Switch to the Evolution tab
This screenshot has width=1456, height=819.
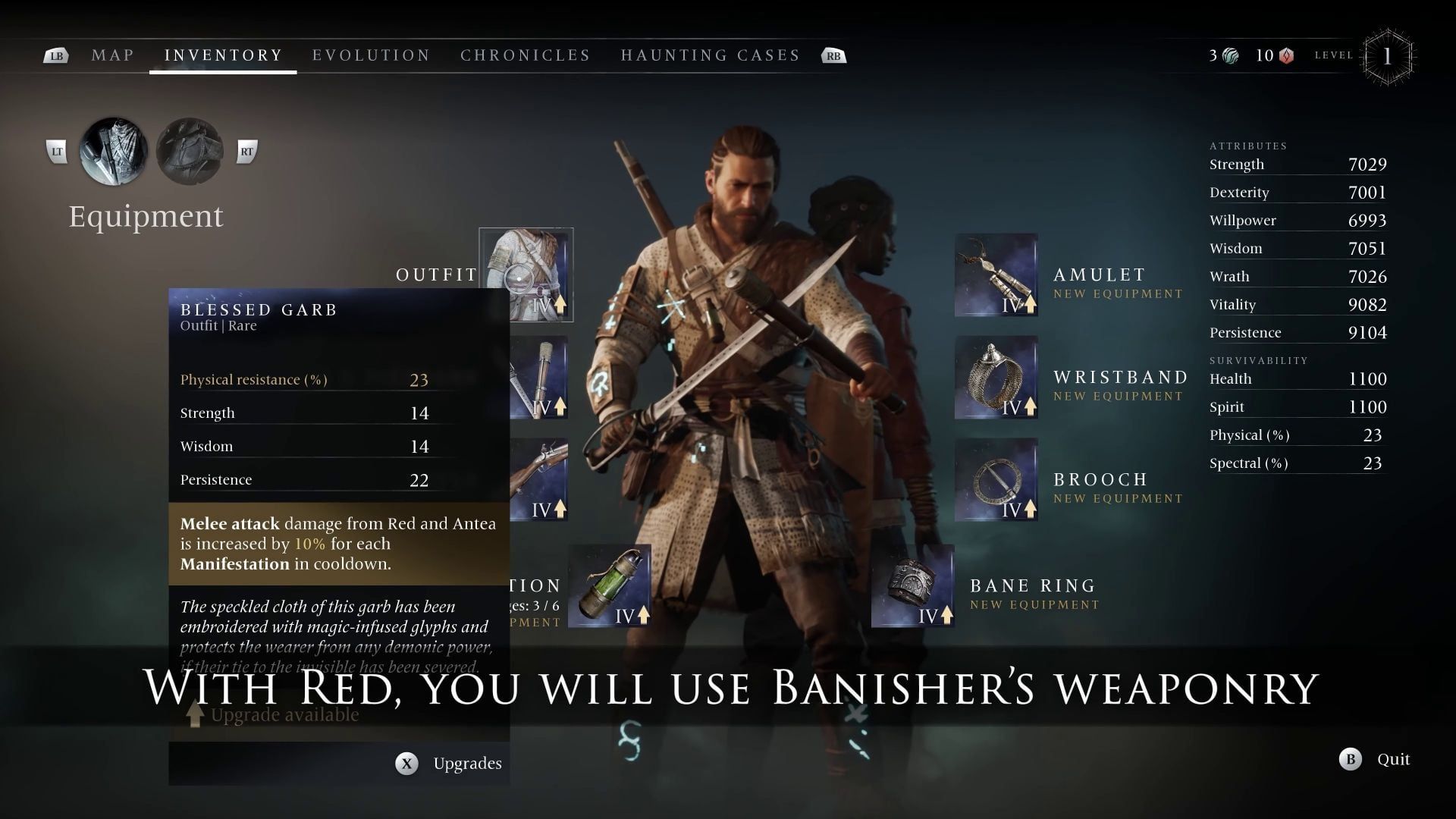(x=371, y=55)
